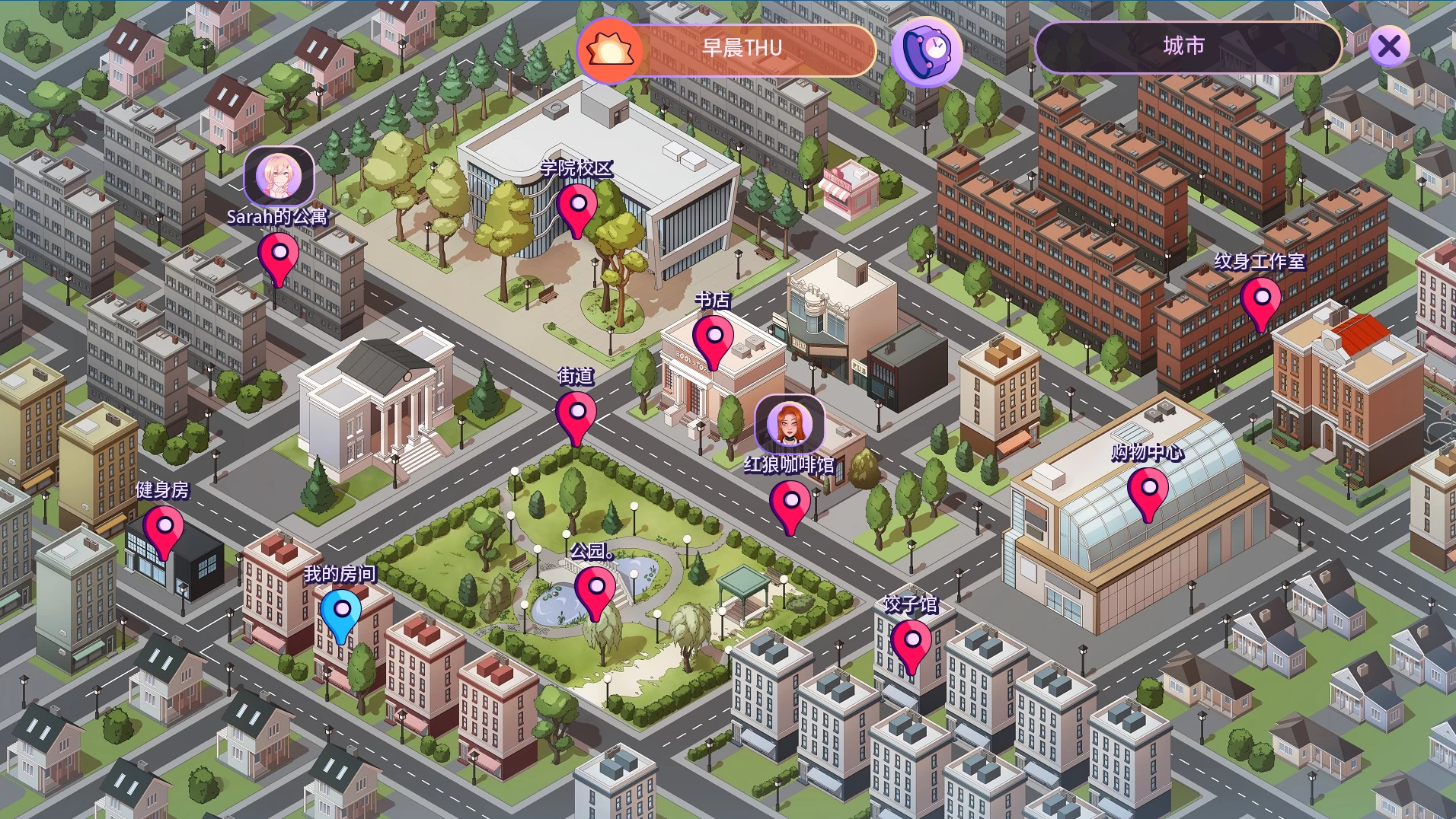The width and height of the screenshot is (1456, 819).
Task: Select the 购物中心 shopping mall pin
Action: pos(1148,491)
